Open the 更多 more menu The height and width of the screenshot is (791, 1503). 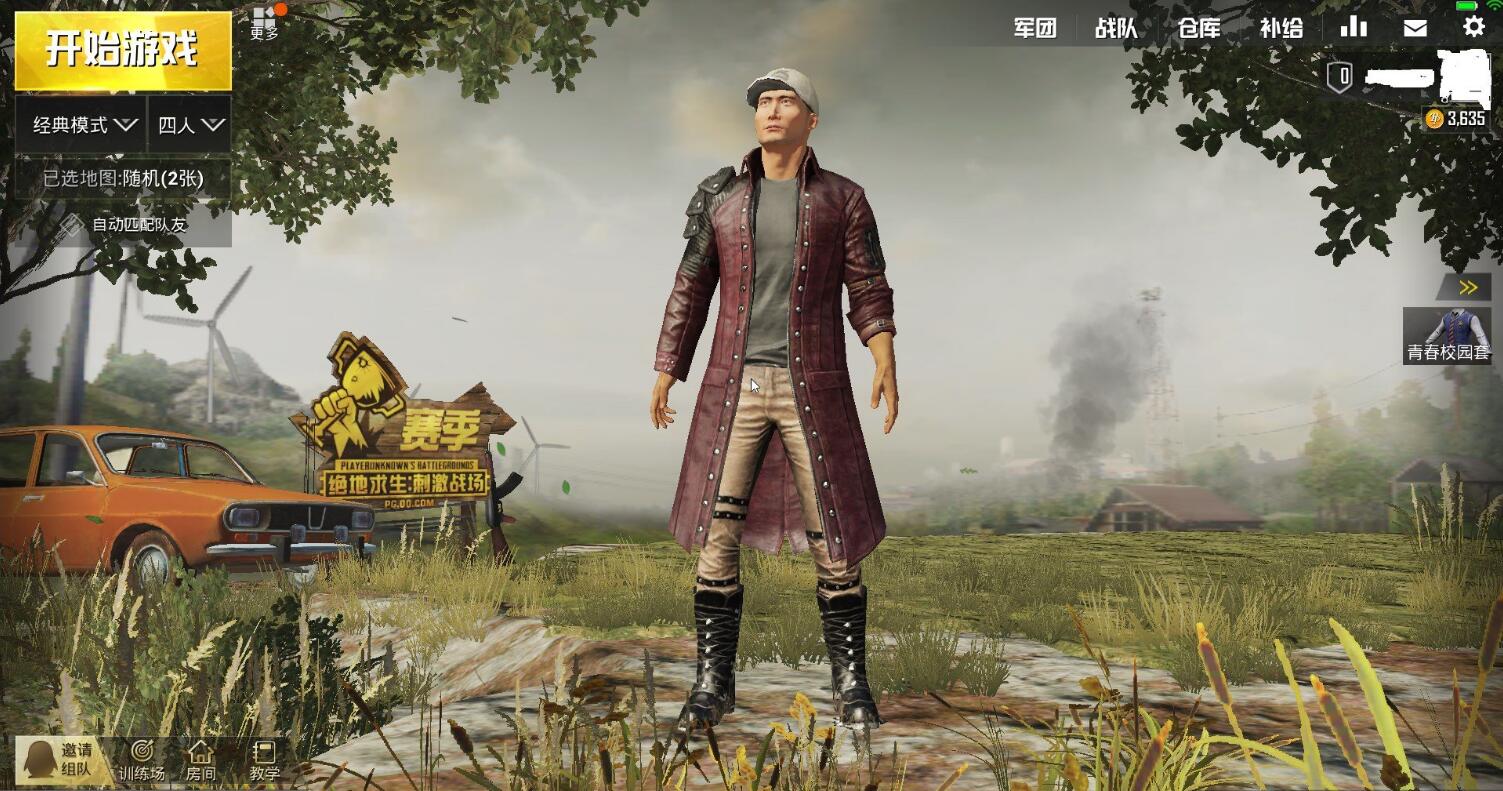[x=265, y=23]
